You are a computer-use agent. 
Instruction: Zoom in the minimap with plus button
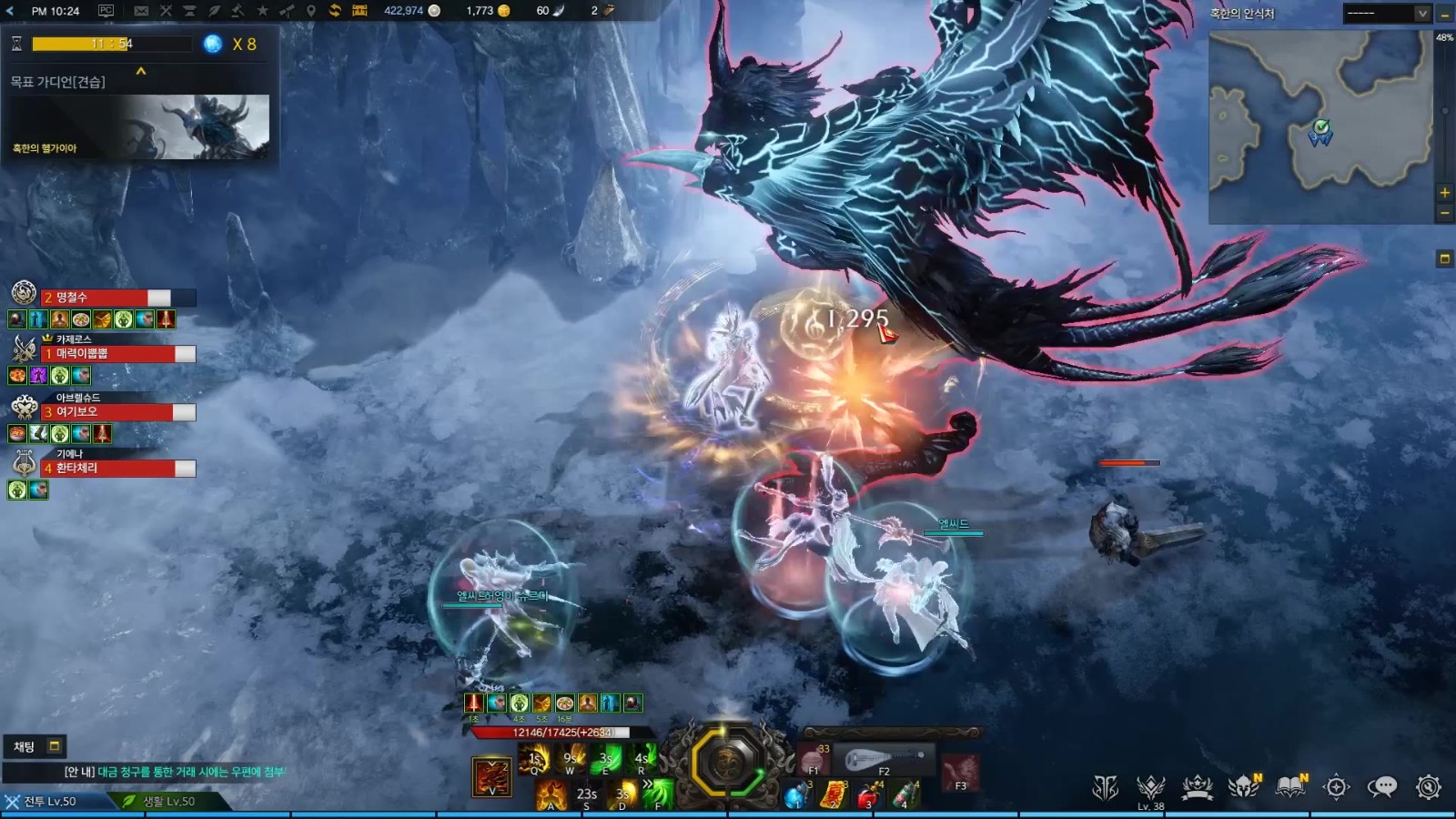(1444, 193)
